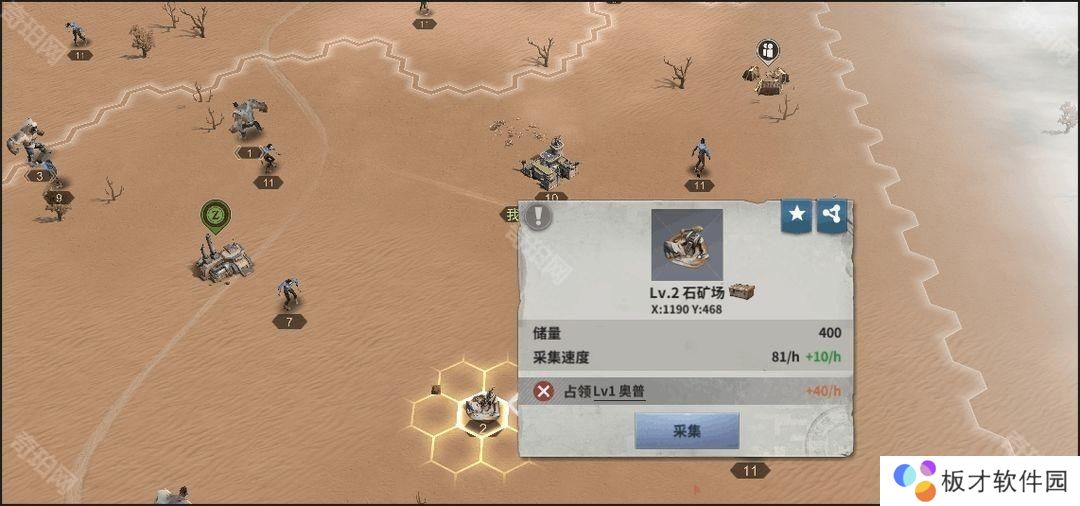Tap the treasure chest icon beside 石矿场
Image resolution: width=1080 pixels, height=506 pixels.
tap(741, 292)
